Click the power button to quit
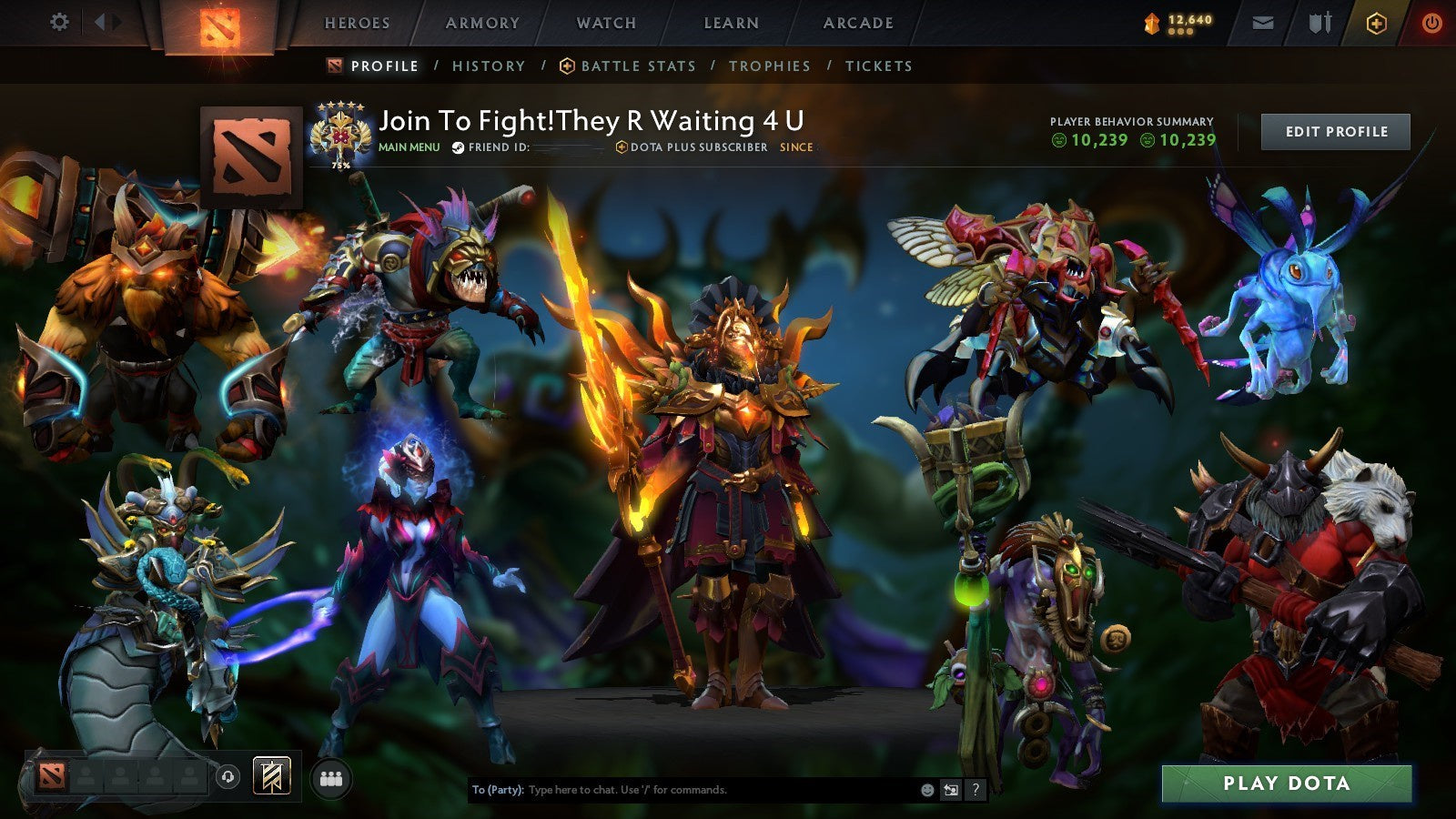This screenshot has width=1456, height=819. pos(1432,23)
